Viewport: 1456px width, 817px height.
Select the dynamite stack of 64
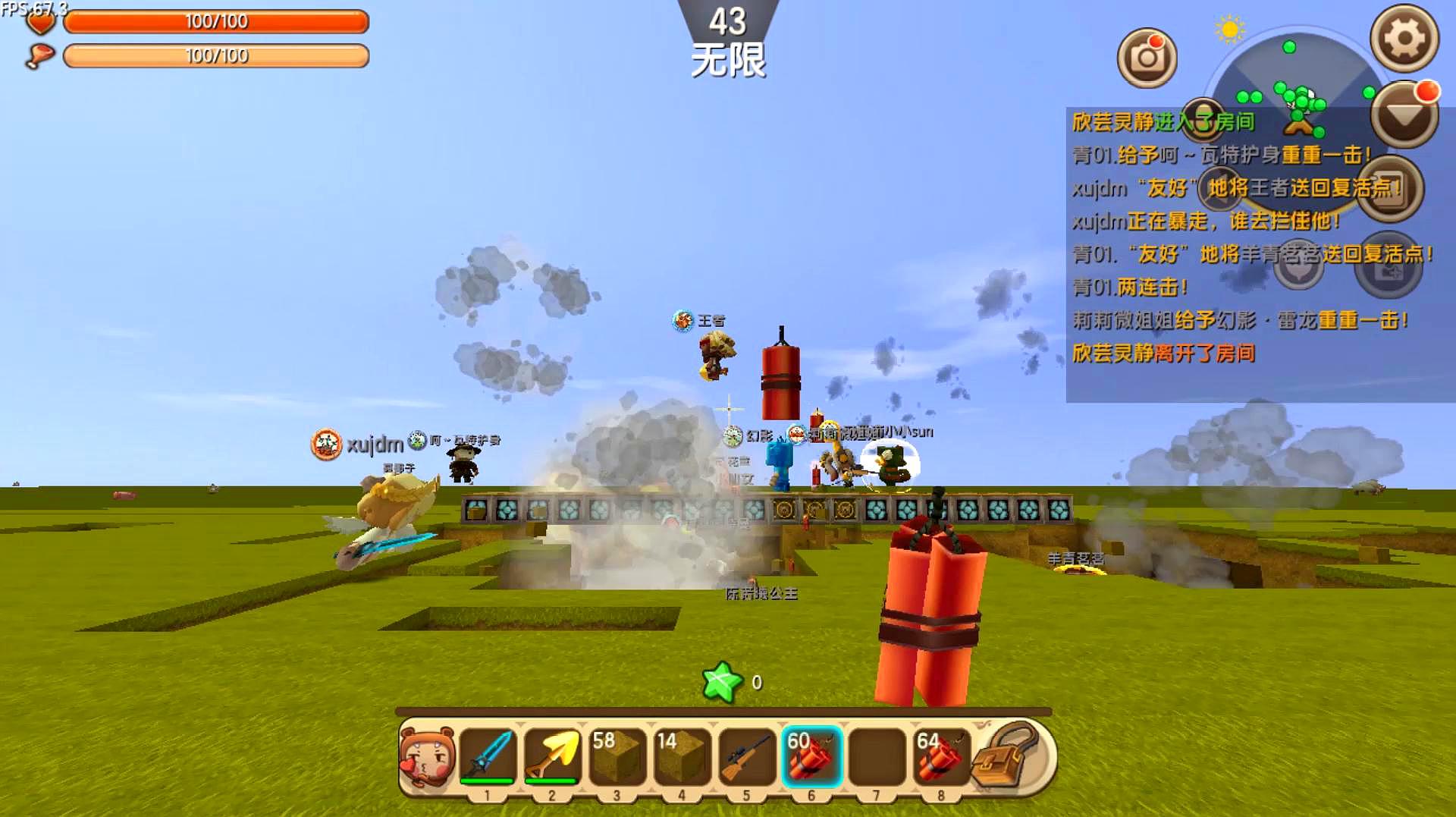[940, 755]
